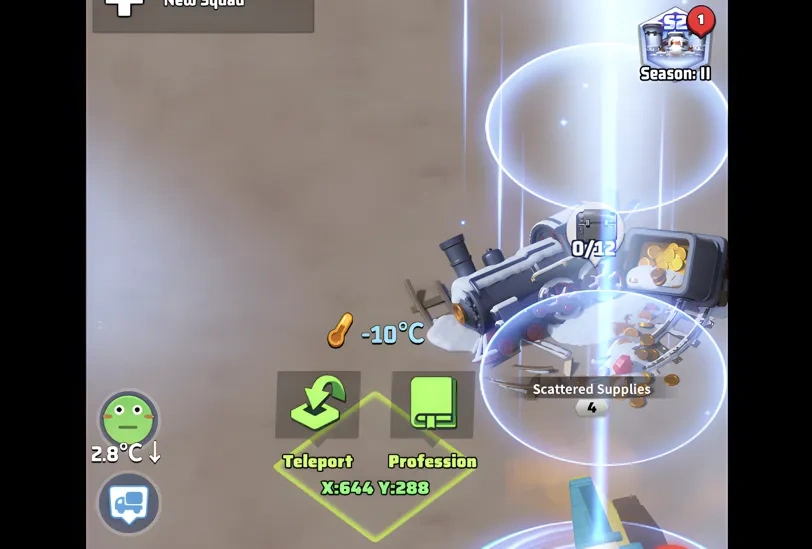The height and width of the screenshot is (549, 812).
Task: Tap the green face temperature icon
Action: pos(128,419)
